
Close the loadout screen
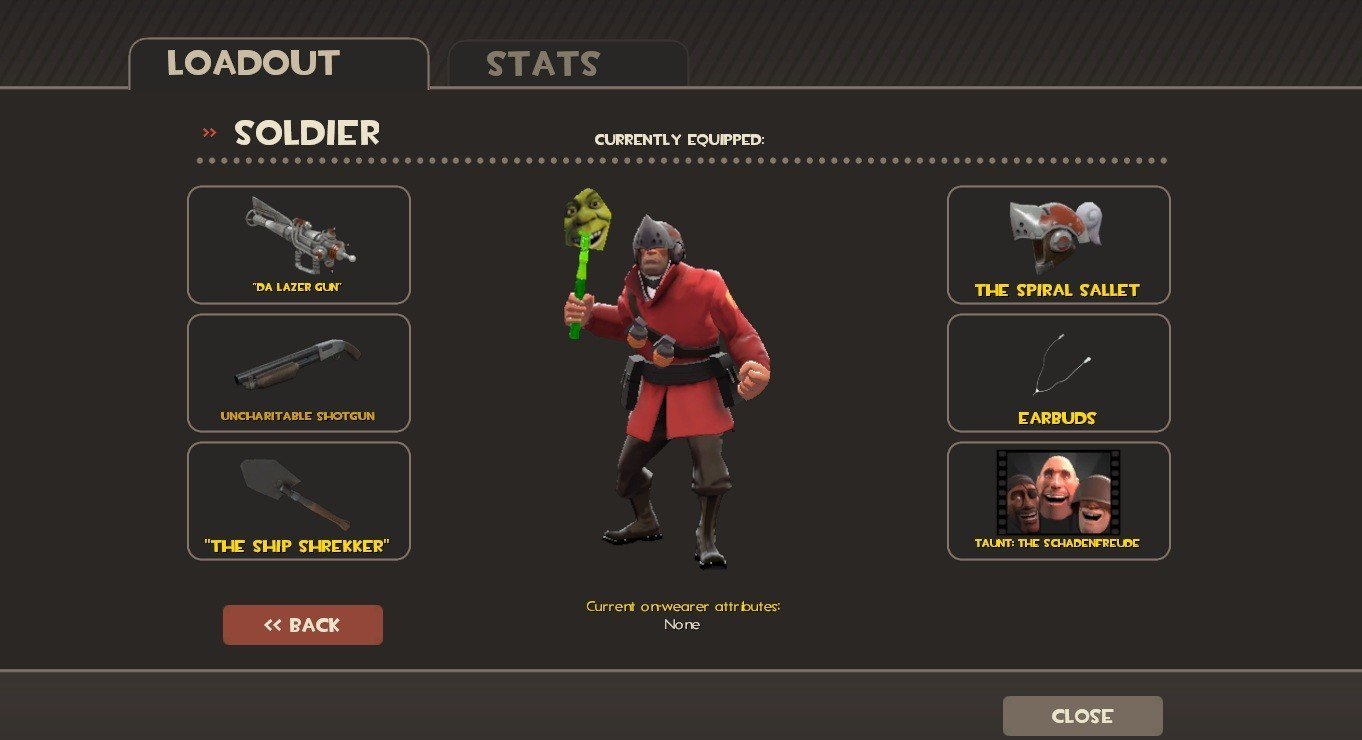tap(1082, 716)
